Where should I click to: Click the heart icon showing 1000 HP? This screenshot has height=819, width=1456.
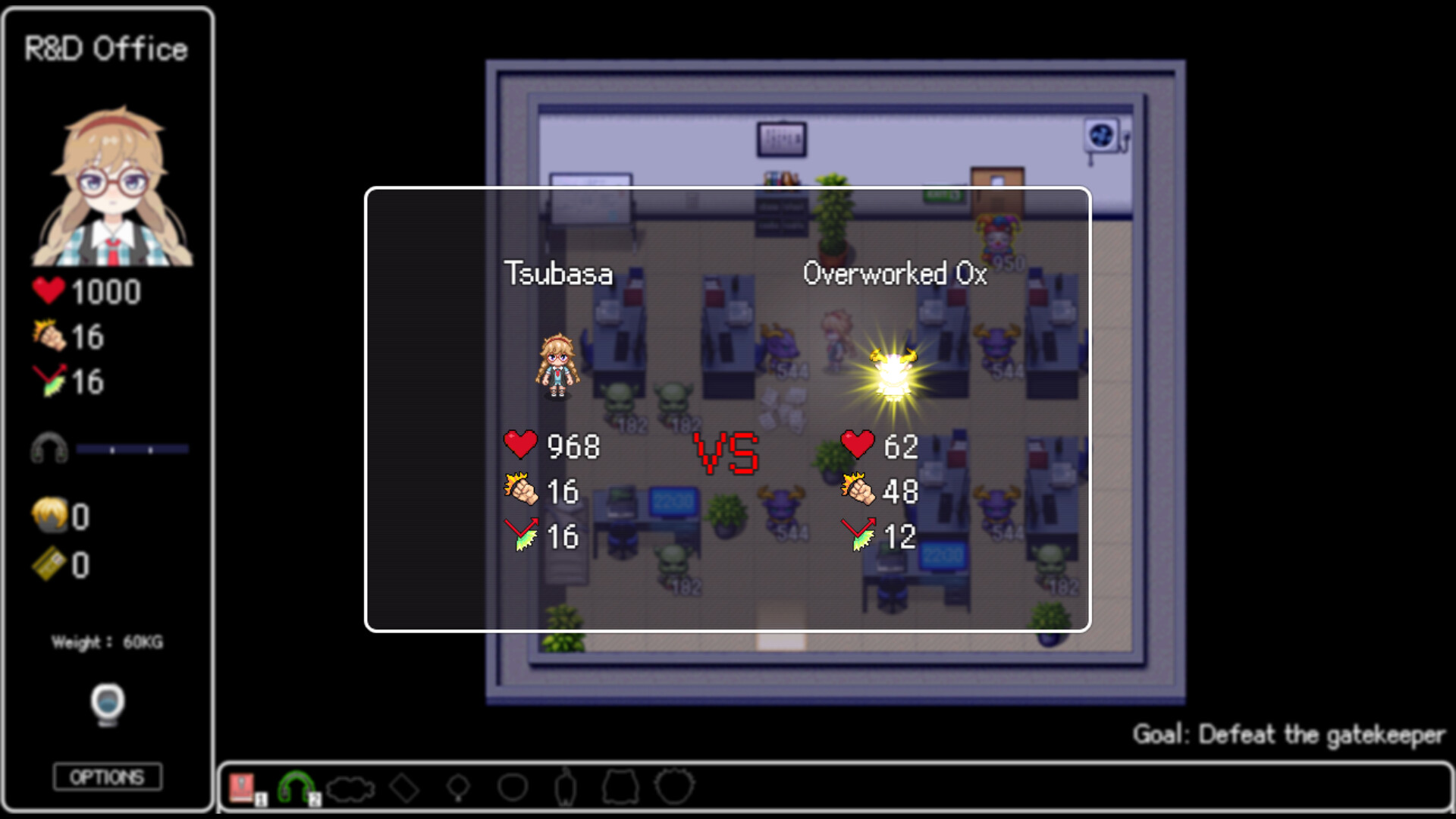click(x=49, y=289)
